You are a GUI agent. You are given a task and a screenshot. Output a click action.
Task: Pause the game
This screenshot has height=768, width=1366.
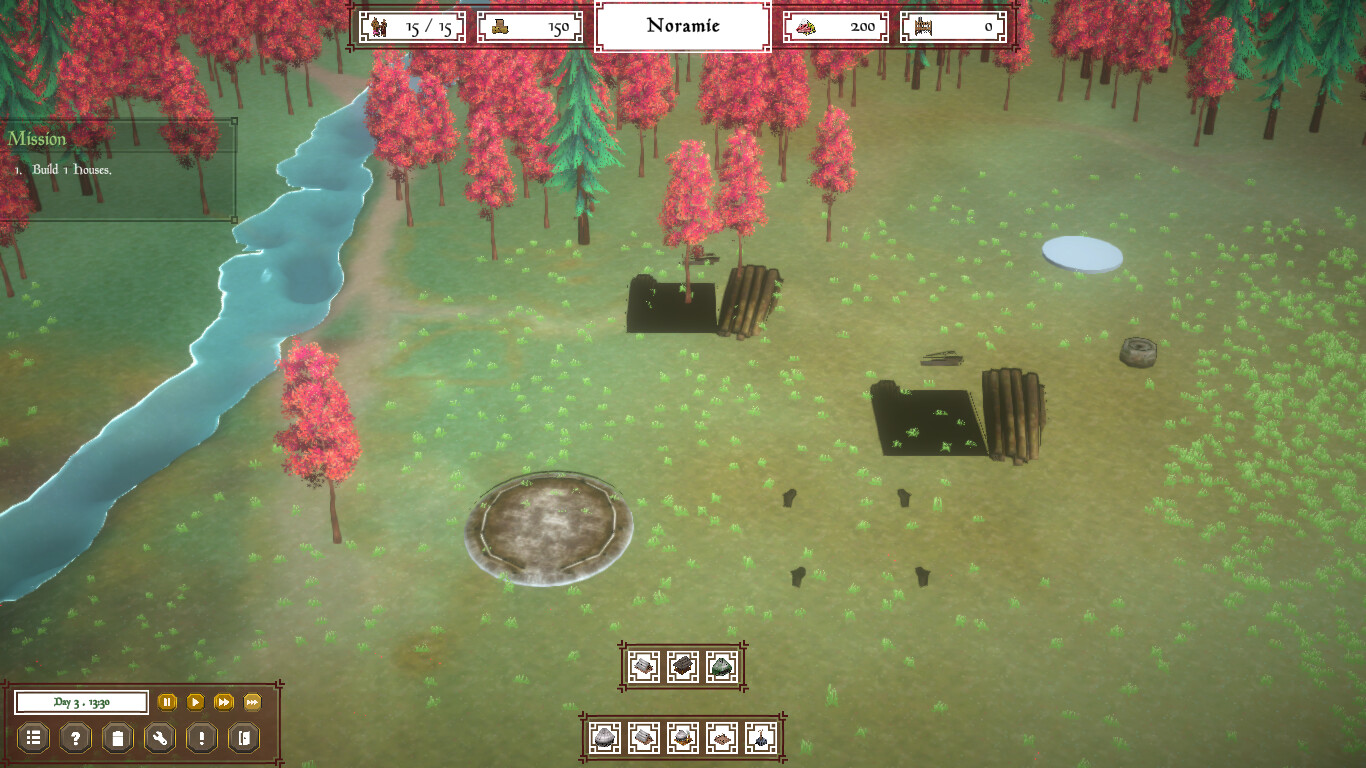(x=167, y=703)
